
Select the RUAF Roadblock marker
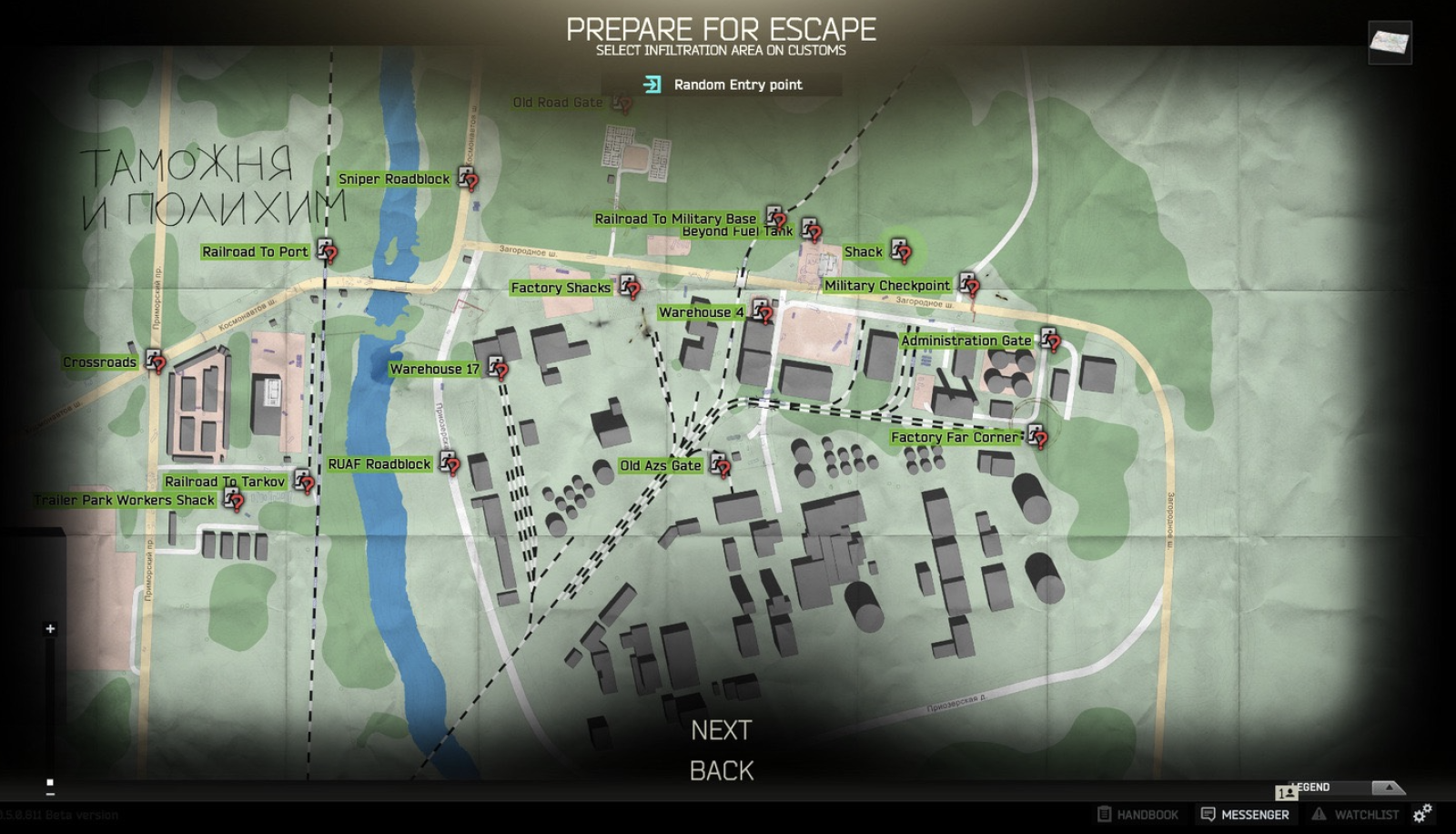coord(446,464)
